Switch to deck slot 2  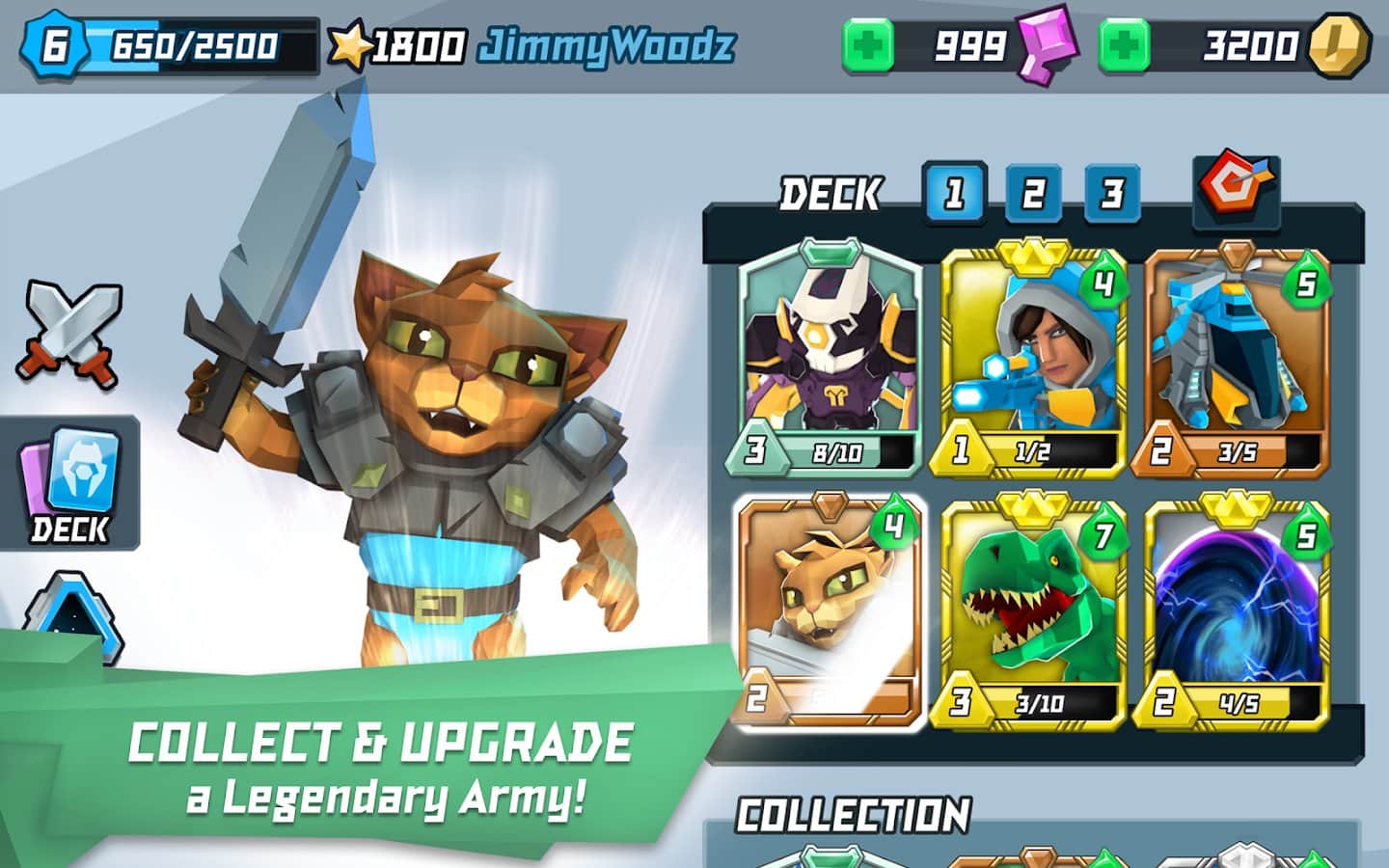tap(1033, 194)
